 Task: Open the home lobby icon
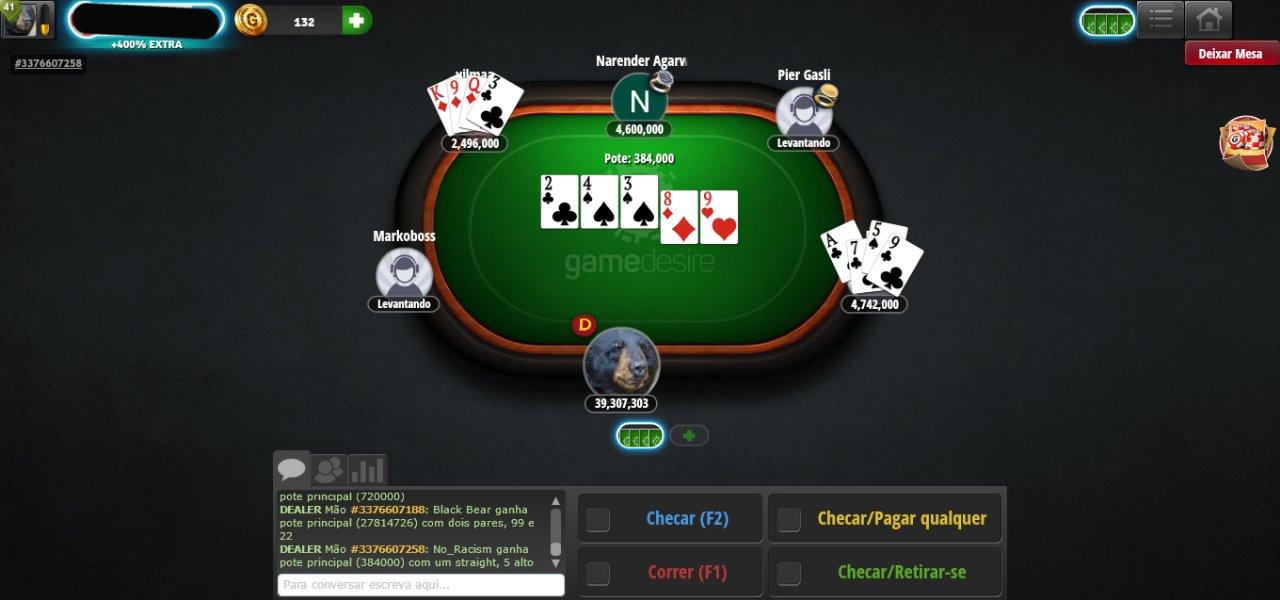coord(1208,19)
